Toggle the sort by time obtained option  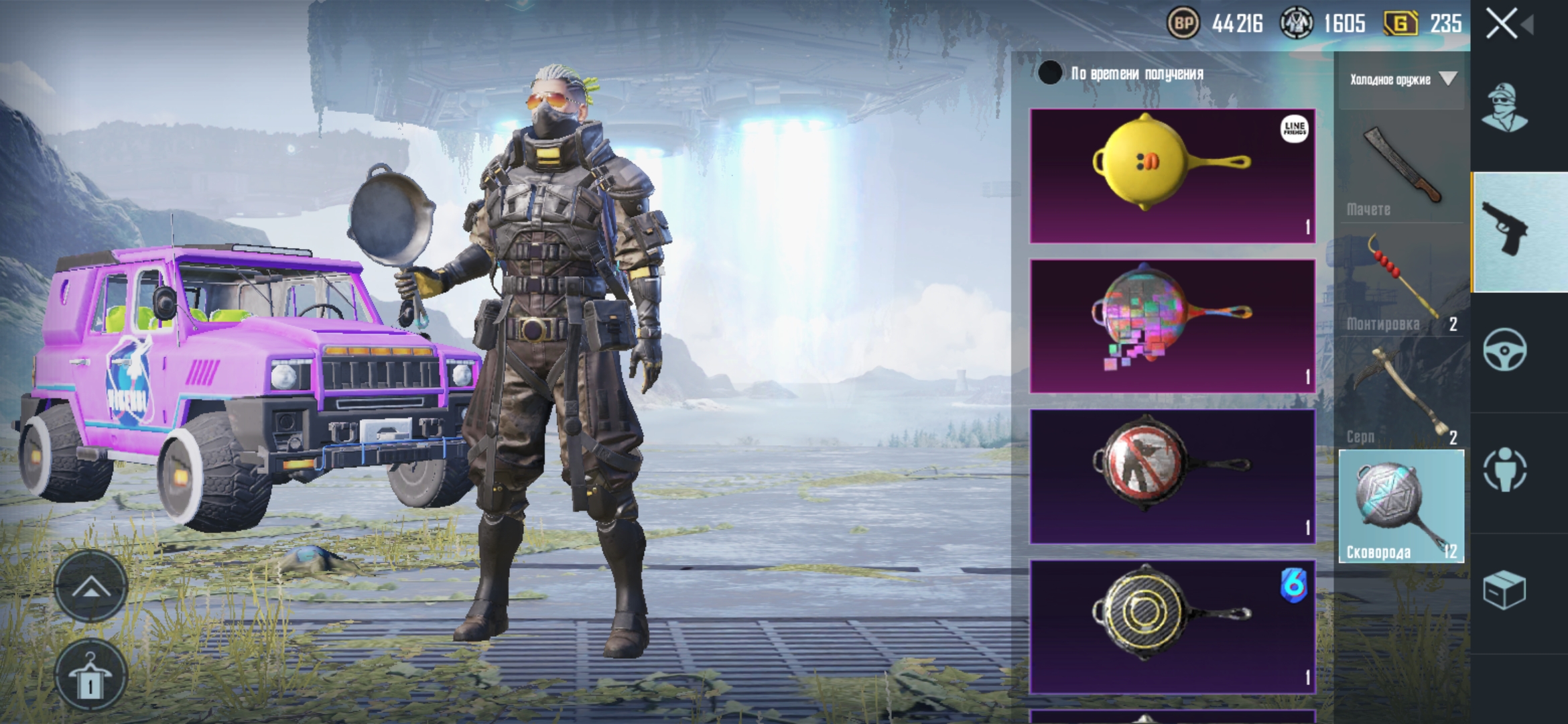pyautogui.click(x=1050, y=73)
